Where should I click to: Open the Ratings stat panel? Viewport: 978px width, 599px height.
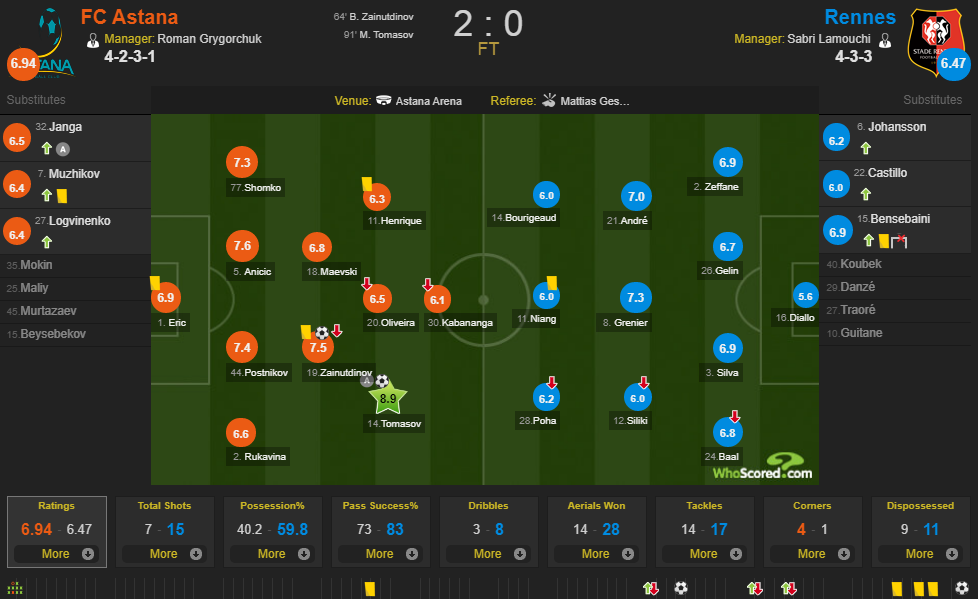click(x=55, y=553)
